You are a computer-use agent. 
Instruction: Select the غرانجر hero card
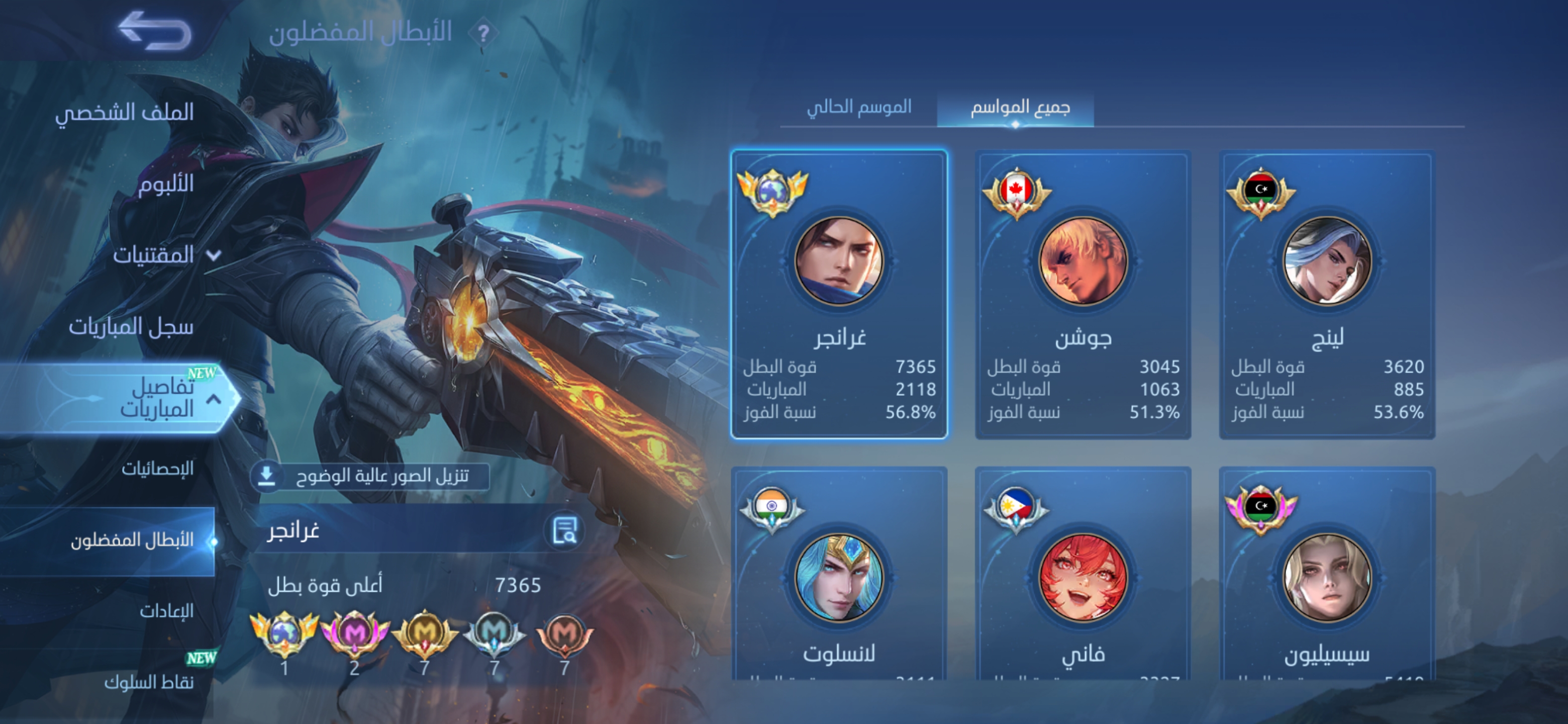point(839,294)
